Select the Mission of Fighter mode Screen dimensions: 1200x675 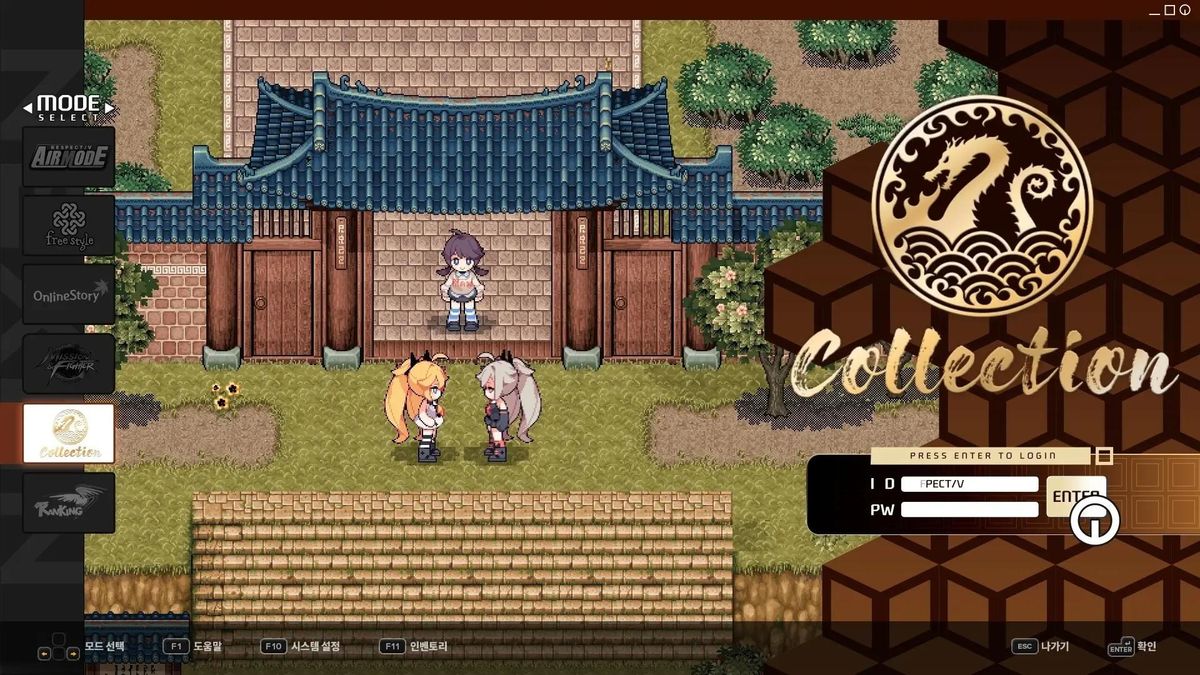[68, 364]
